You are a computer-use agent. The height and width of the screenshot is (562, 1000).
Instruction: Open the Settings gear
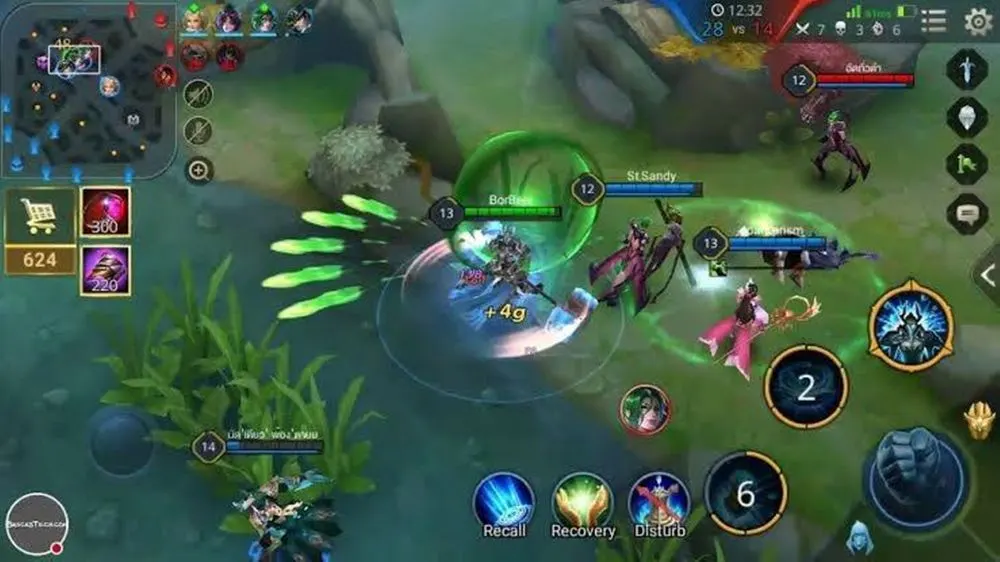pos(977,21)
